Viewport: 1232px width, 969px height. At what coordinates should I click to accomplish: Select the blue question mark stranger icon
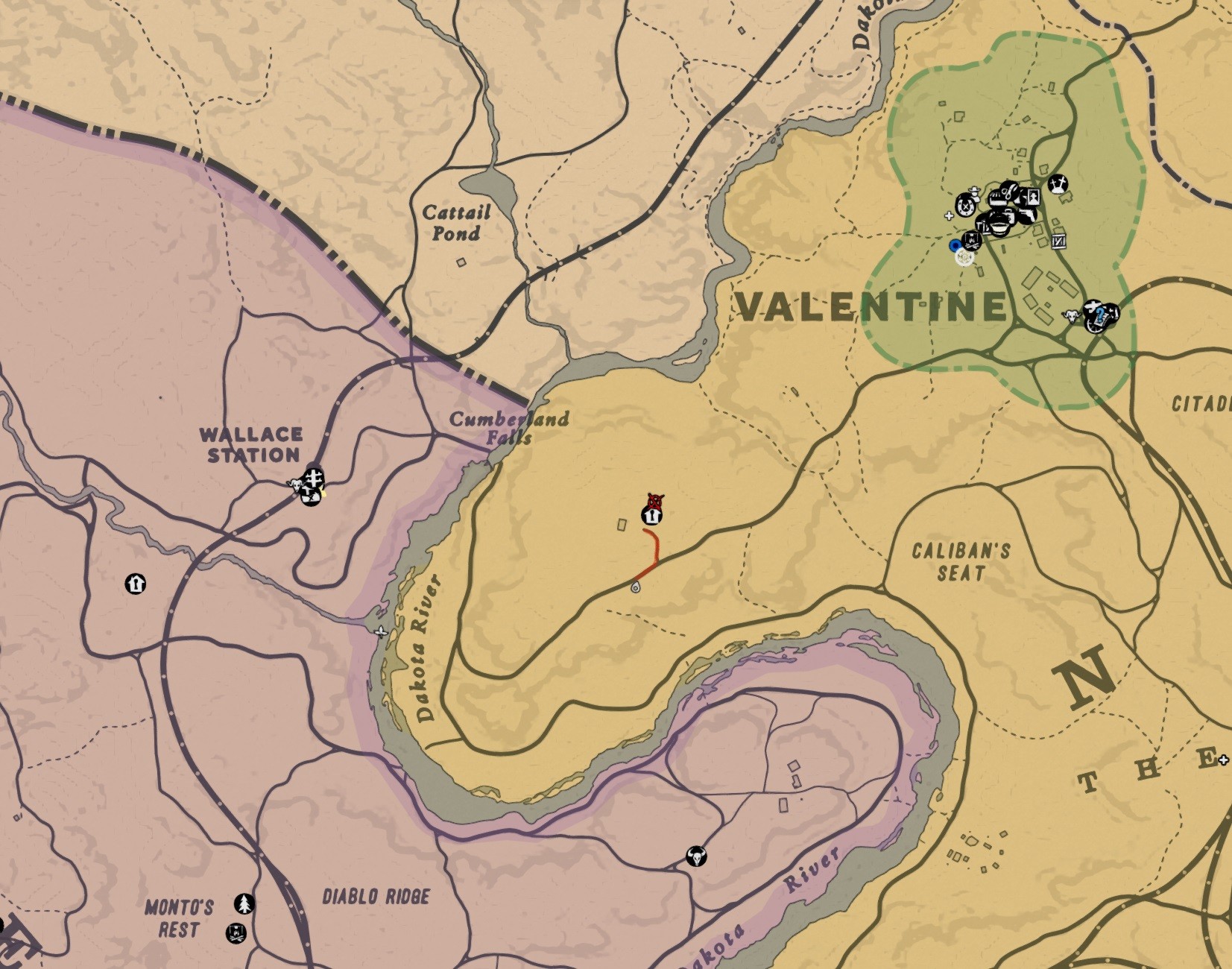tap(1101, 316)
